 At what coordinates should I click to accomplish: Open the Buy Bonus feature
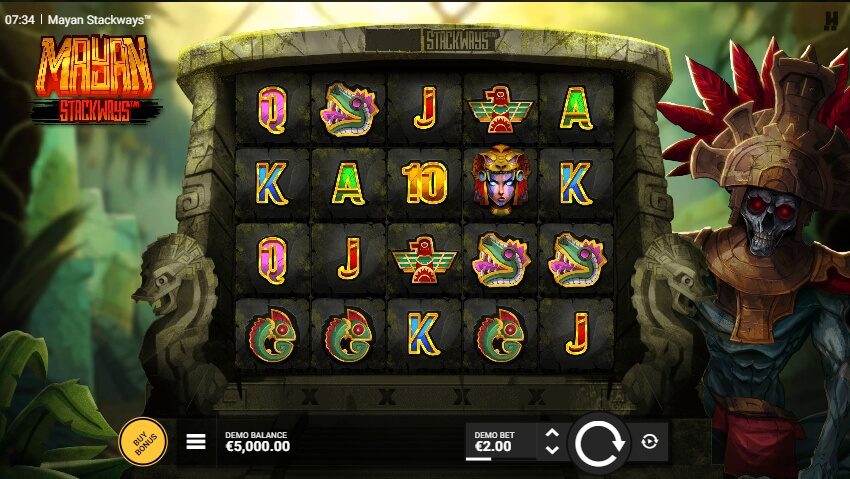coord(143,441)
